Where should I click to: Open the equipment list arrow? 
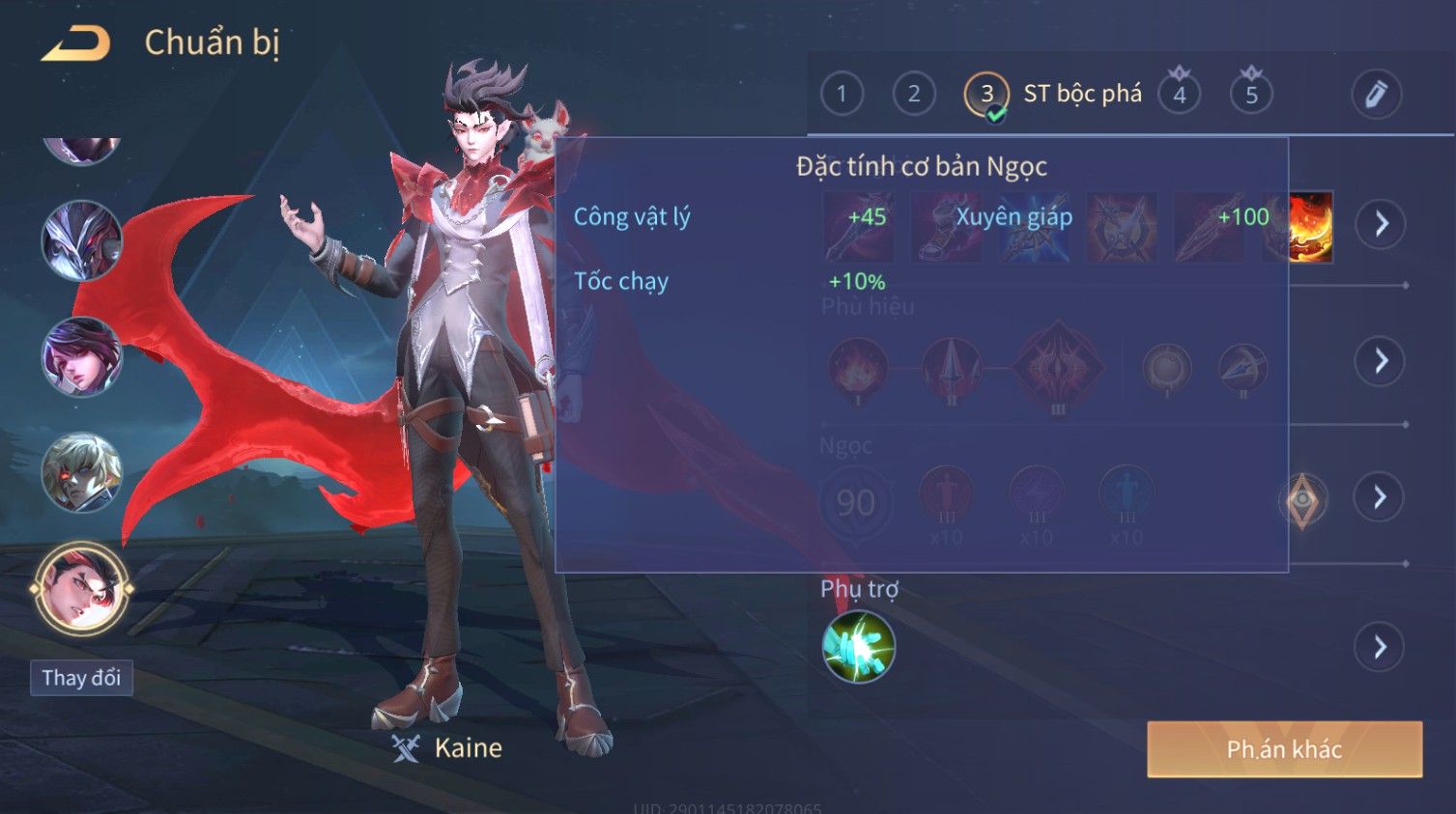[x=1380, y=224]
